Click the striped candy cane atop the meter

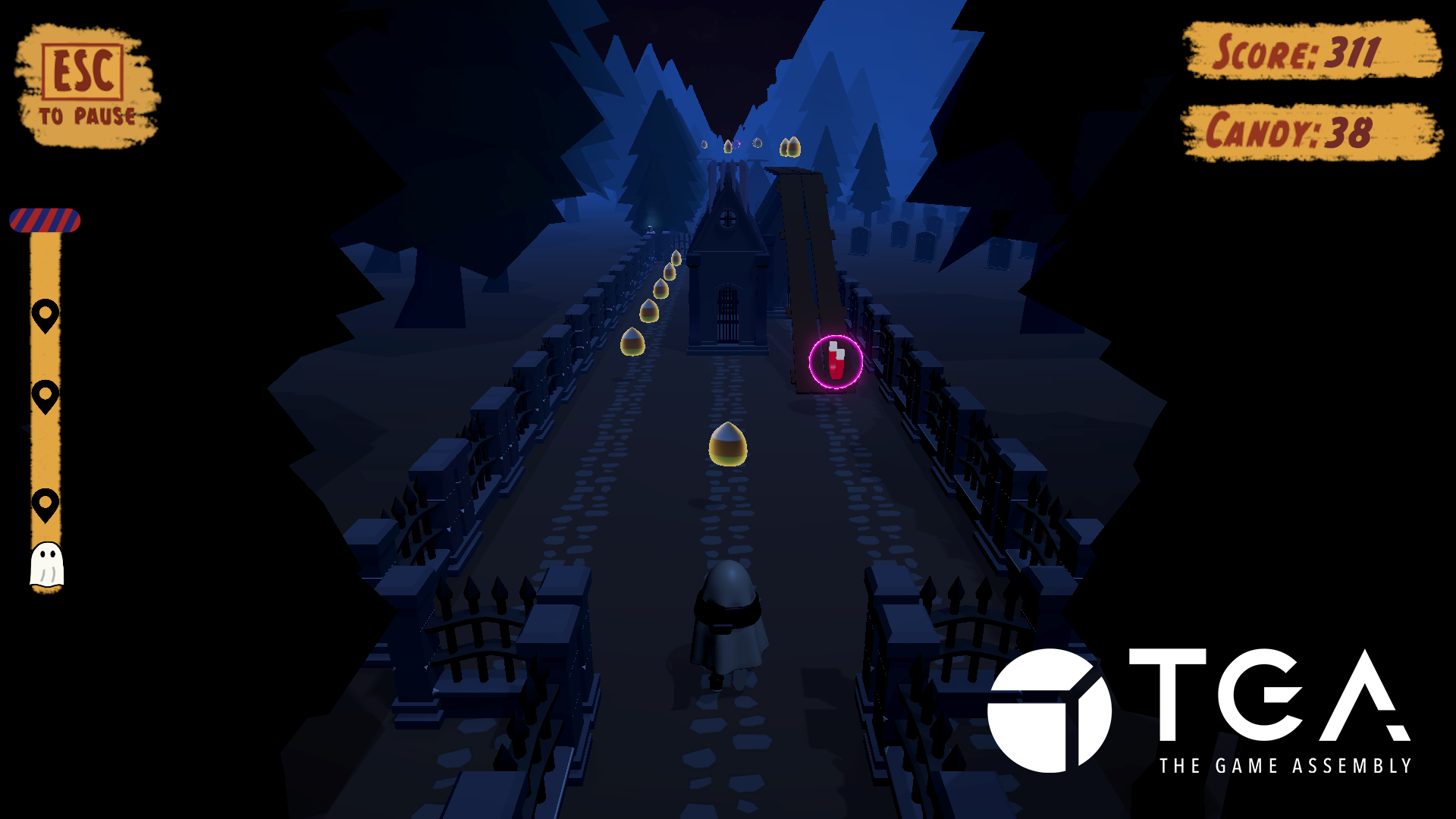pyautogui.click(x=45, y=221)
